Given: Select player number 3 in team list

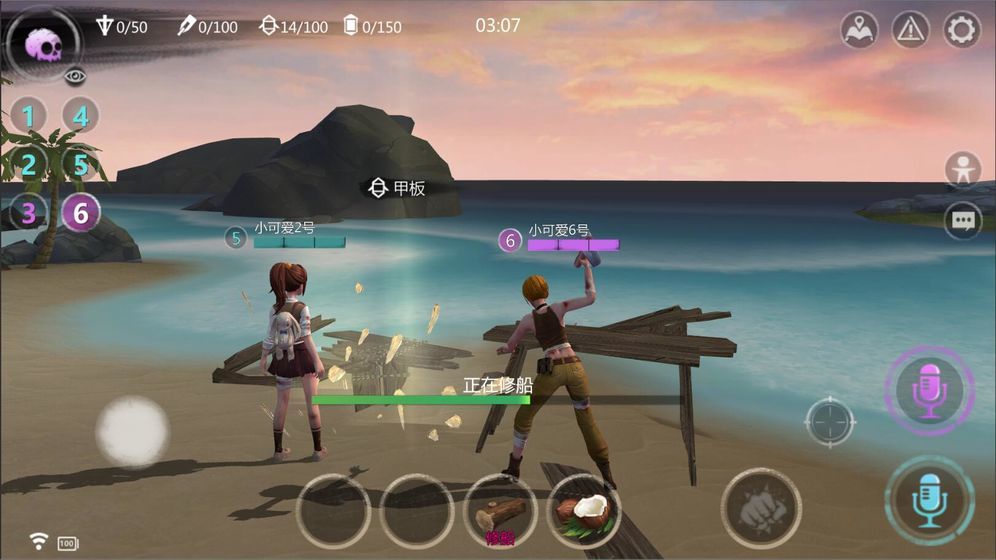Looking at the screenshot, I should 29,212.
